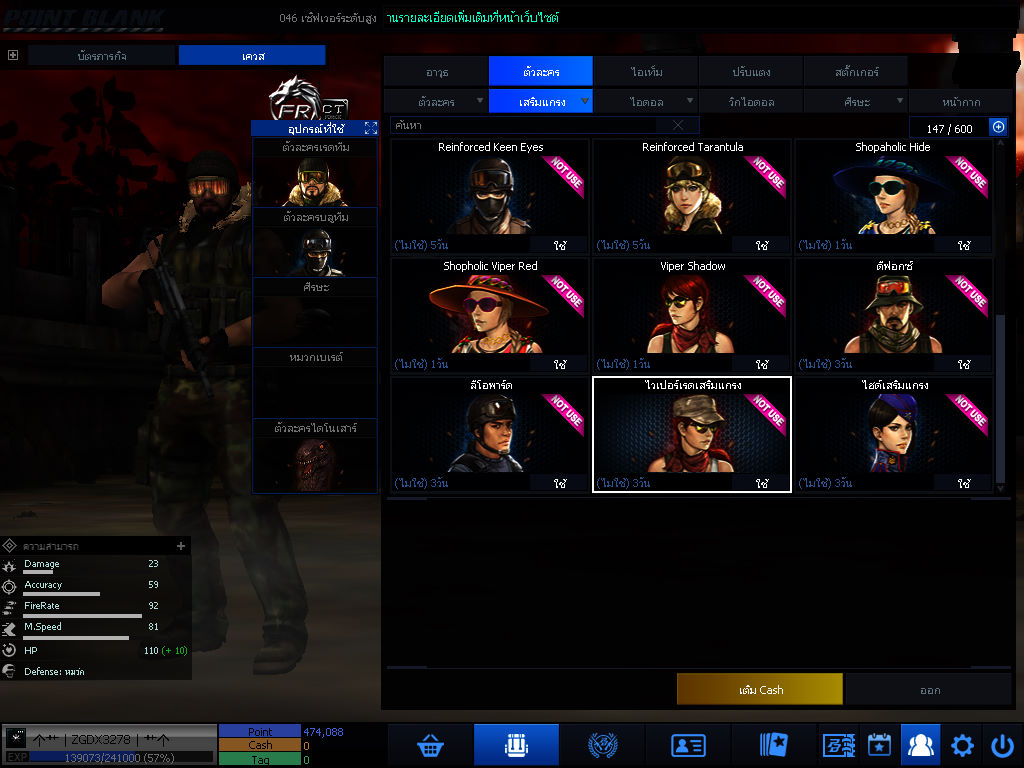Switch to the อาวุธ weapons tab
This screenshot has height=768, width=1024.
point(436,72)
